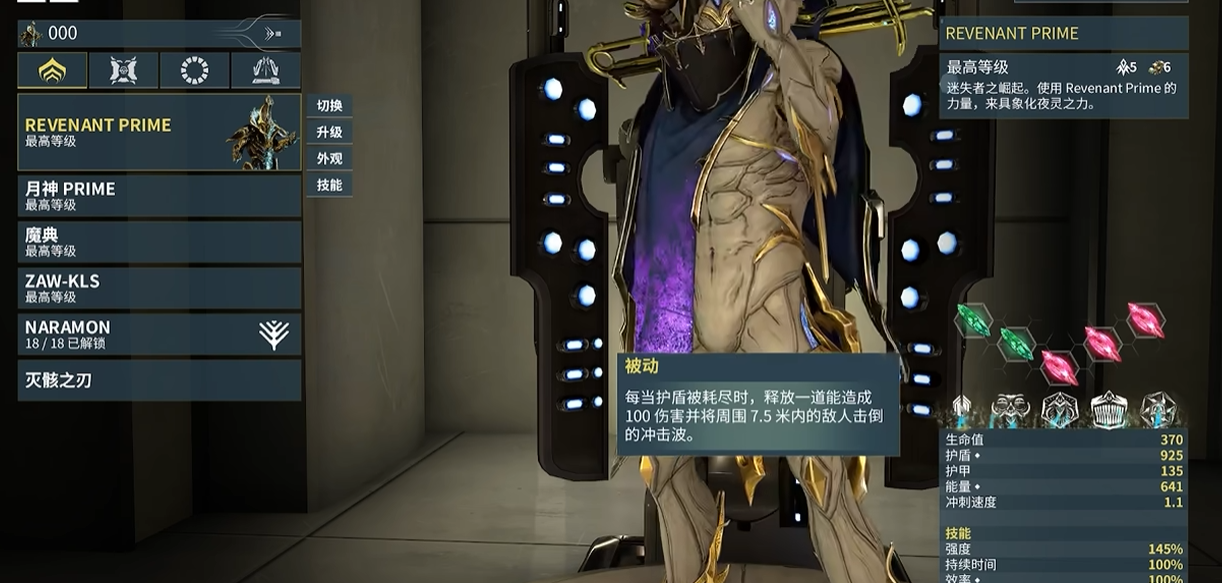This screenshot has height=583, width=1222.
Task: Select the 月神 PRIME weapon slot
Action: (x=159, y=196)
